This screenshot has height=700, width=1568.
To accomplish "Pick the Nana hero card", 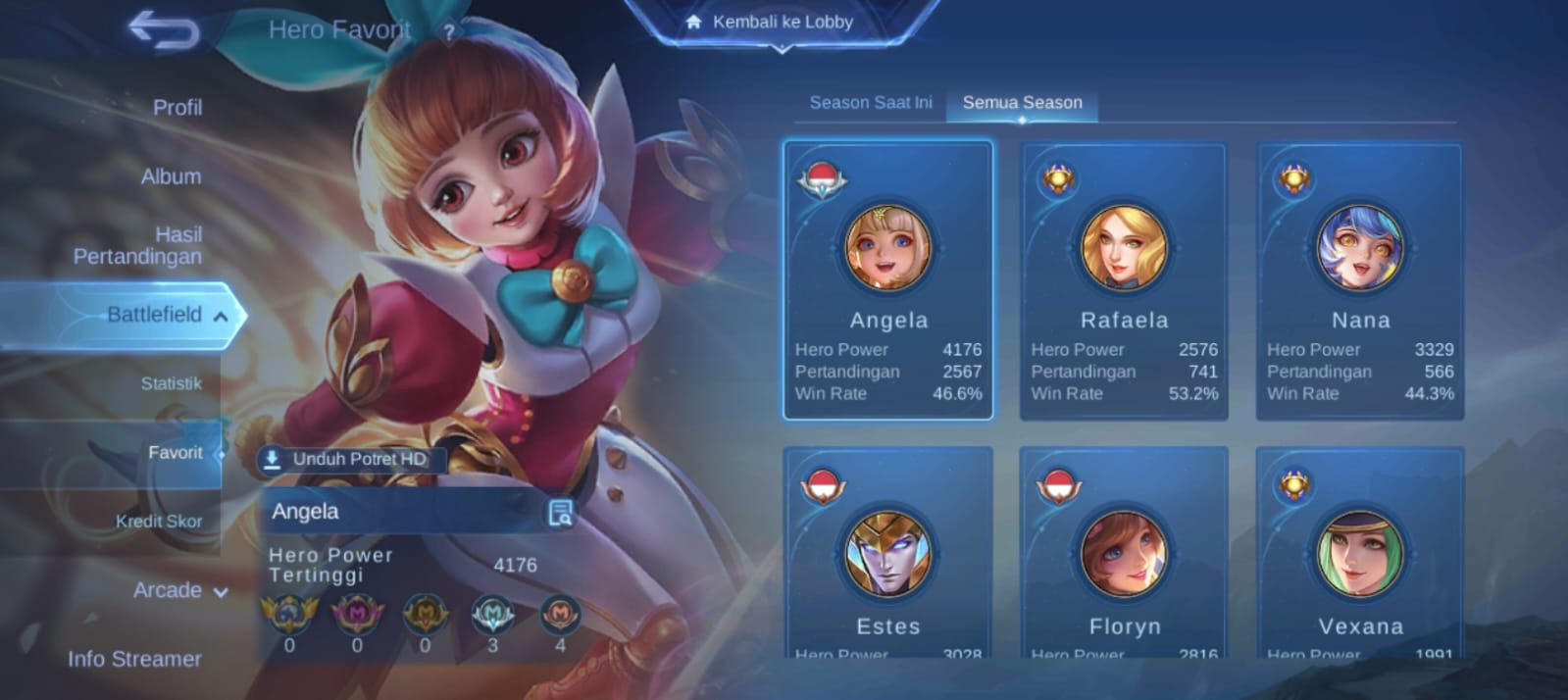I will click(1360, 280).
